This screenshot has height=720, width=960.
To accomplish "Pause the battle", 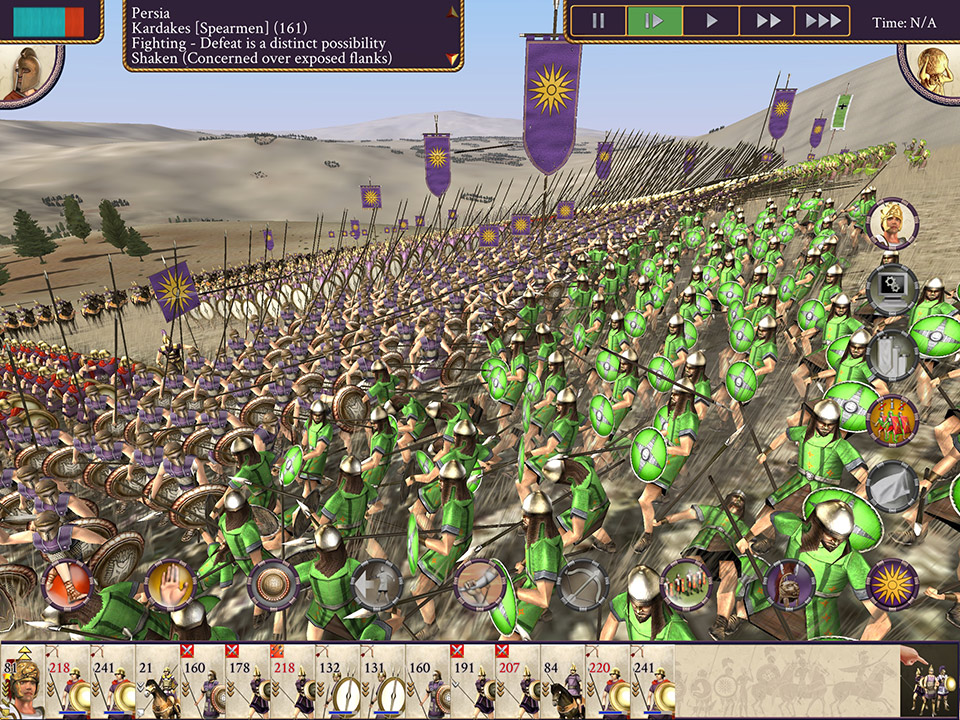I will [x=598, y=21].
